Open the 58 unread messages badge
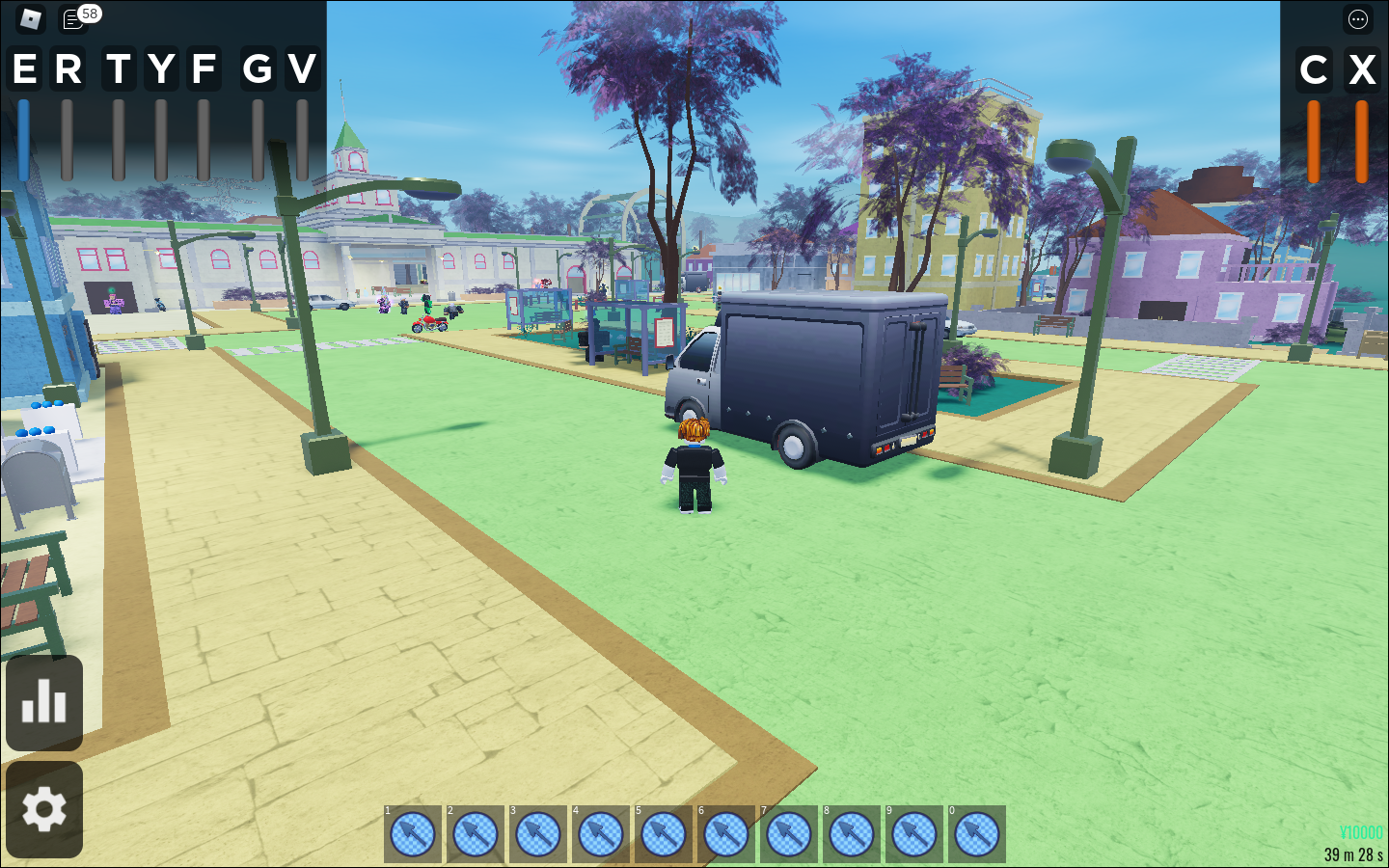The width and height of the screenshot is (1389, 868). [x=88, y=13]
